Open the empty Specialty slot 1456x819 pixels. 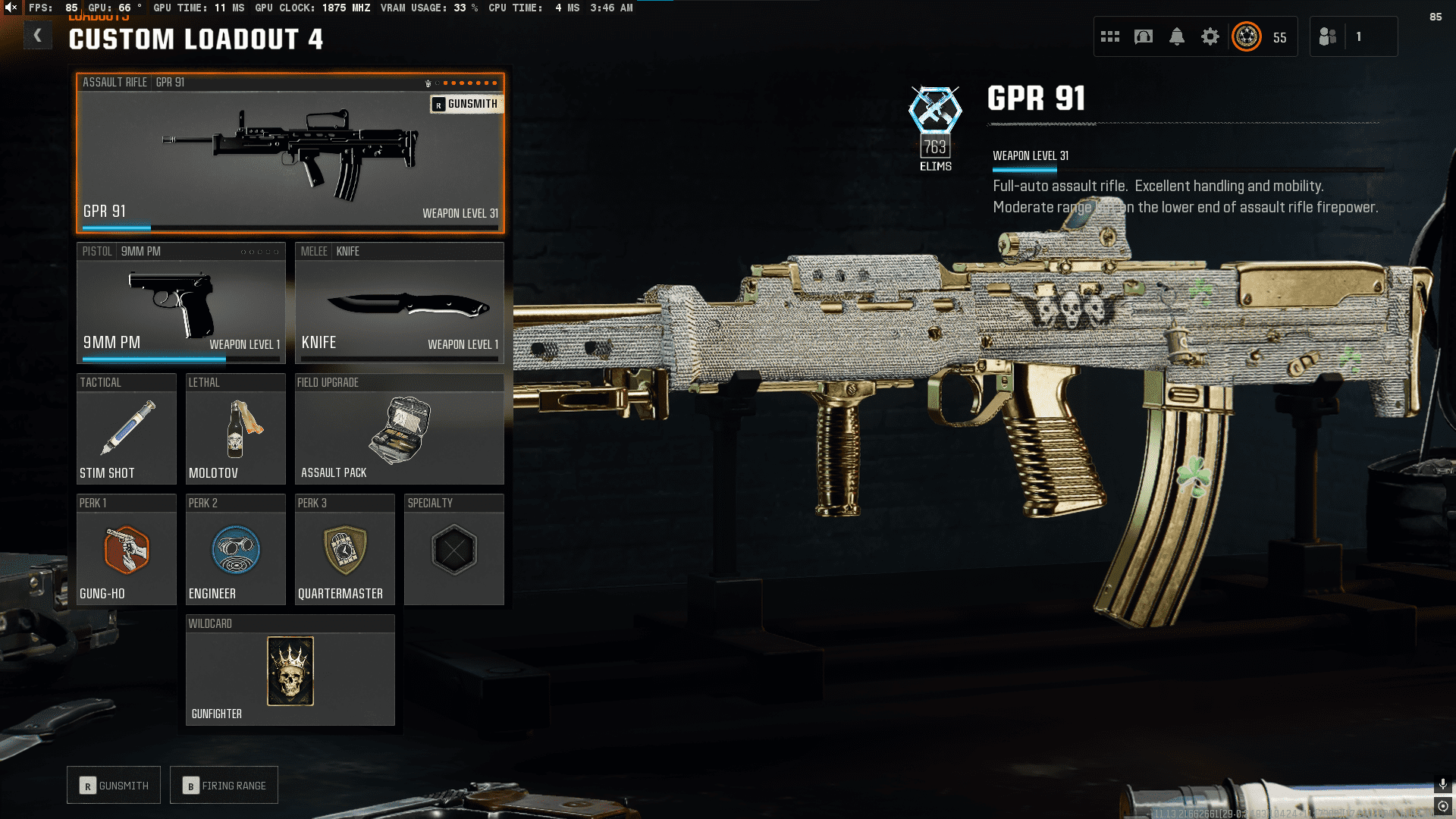point(453,550)
